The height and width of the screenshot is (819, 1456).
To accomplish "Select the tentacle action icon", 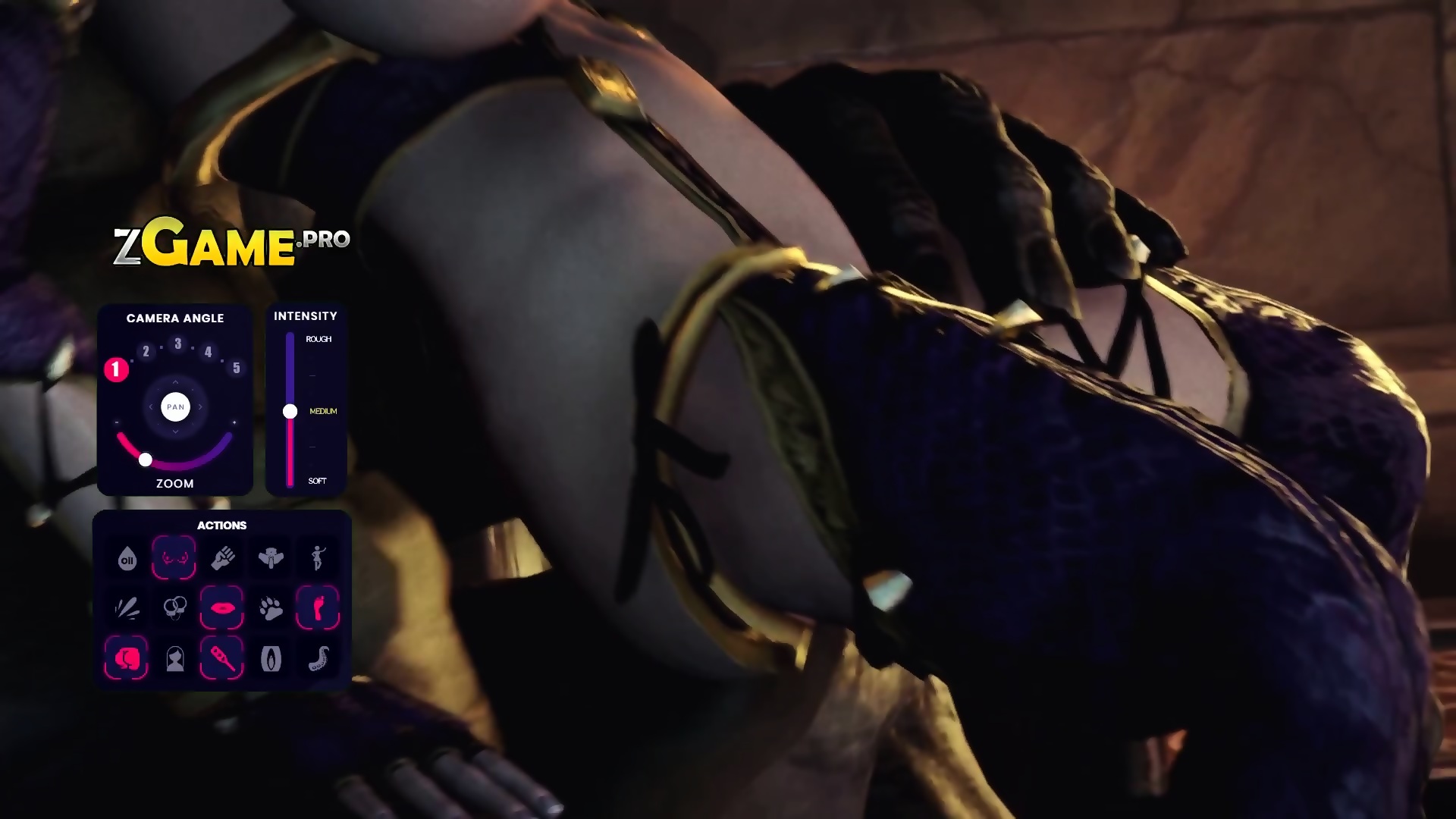I will coord(318,657).
